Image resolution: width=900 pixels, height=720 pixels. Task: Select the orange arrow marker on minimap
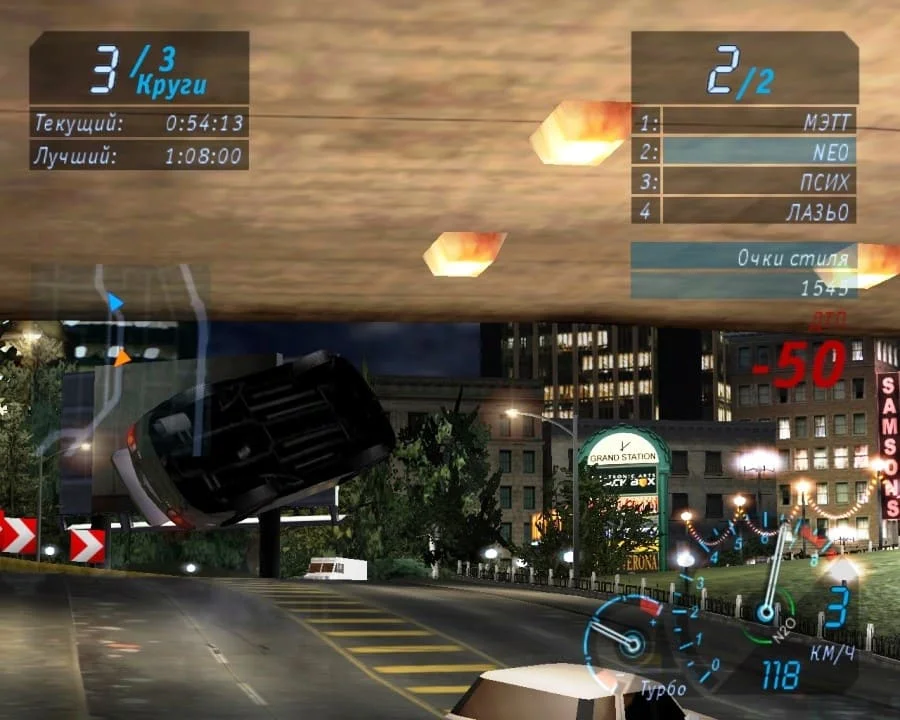click(121, 357)
